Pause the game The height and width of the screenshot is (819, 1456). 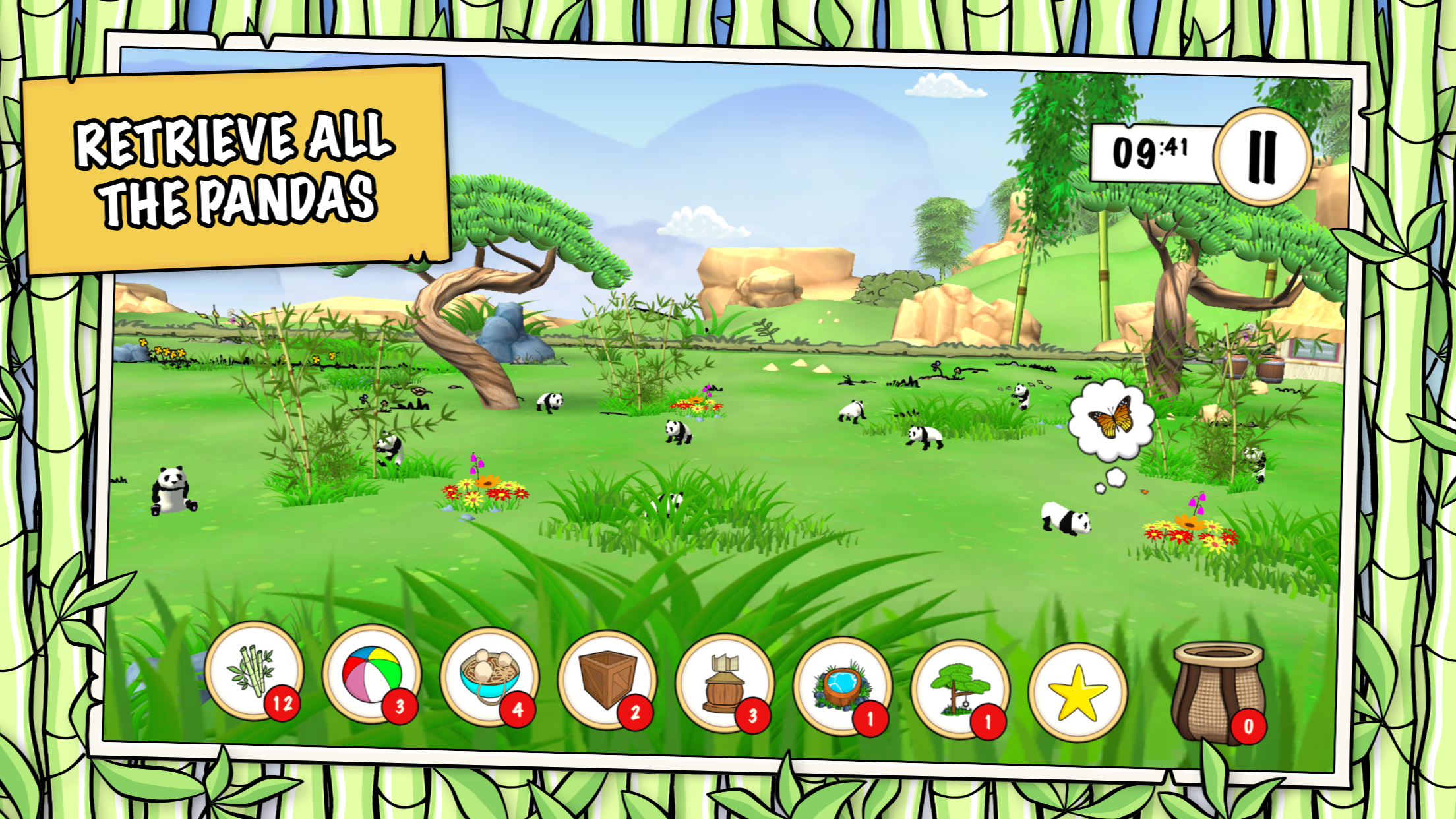(x=1262, y=157)
